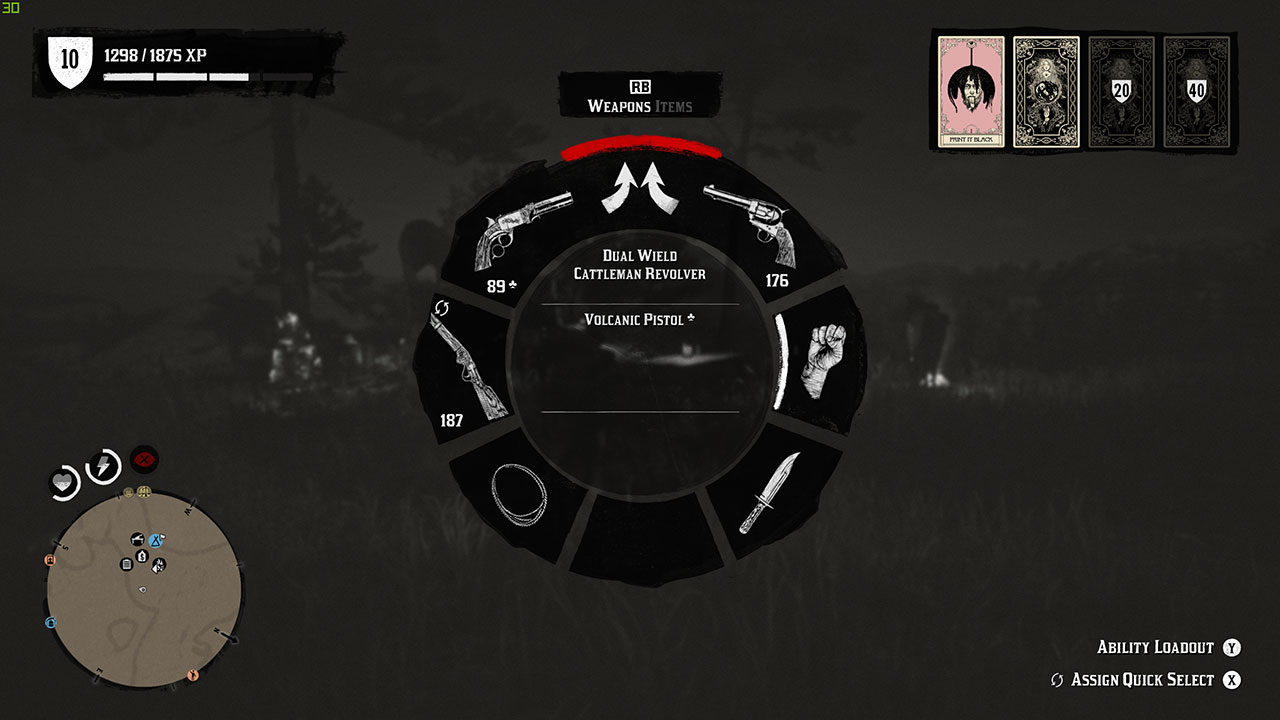
Task: Click the dollar sign icon on the minimap
Action: [142, 556]
